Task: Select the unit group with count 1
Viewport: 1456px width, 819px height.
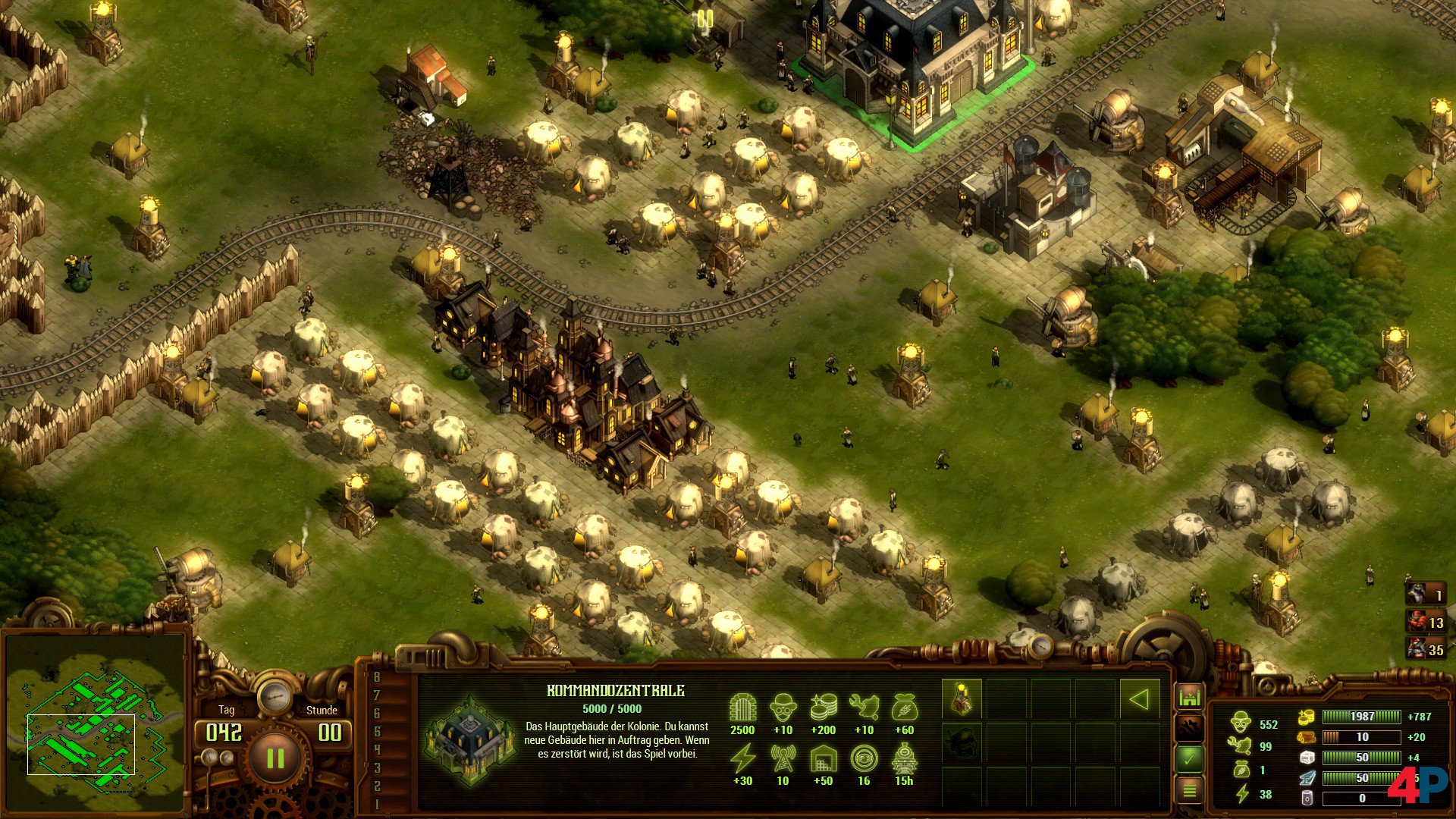Action: pos(1426,595)
